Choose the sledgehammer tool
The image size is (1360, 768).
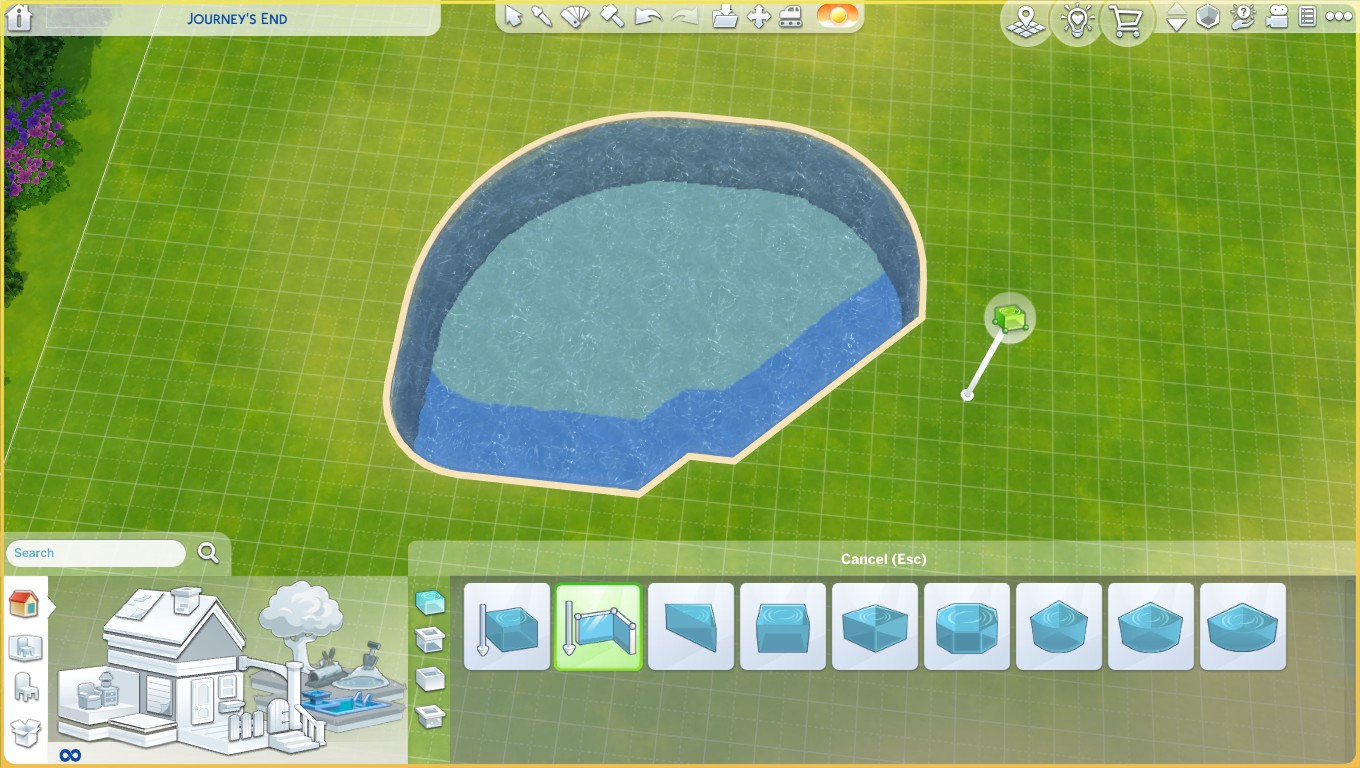612,16
